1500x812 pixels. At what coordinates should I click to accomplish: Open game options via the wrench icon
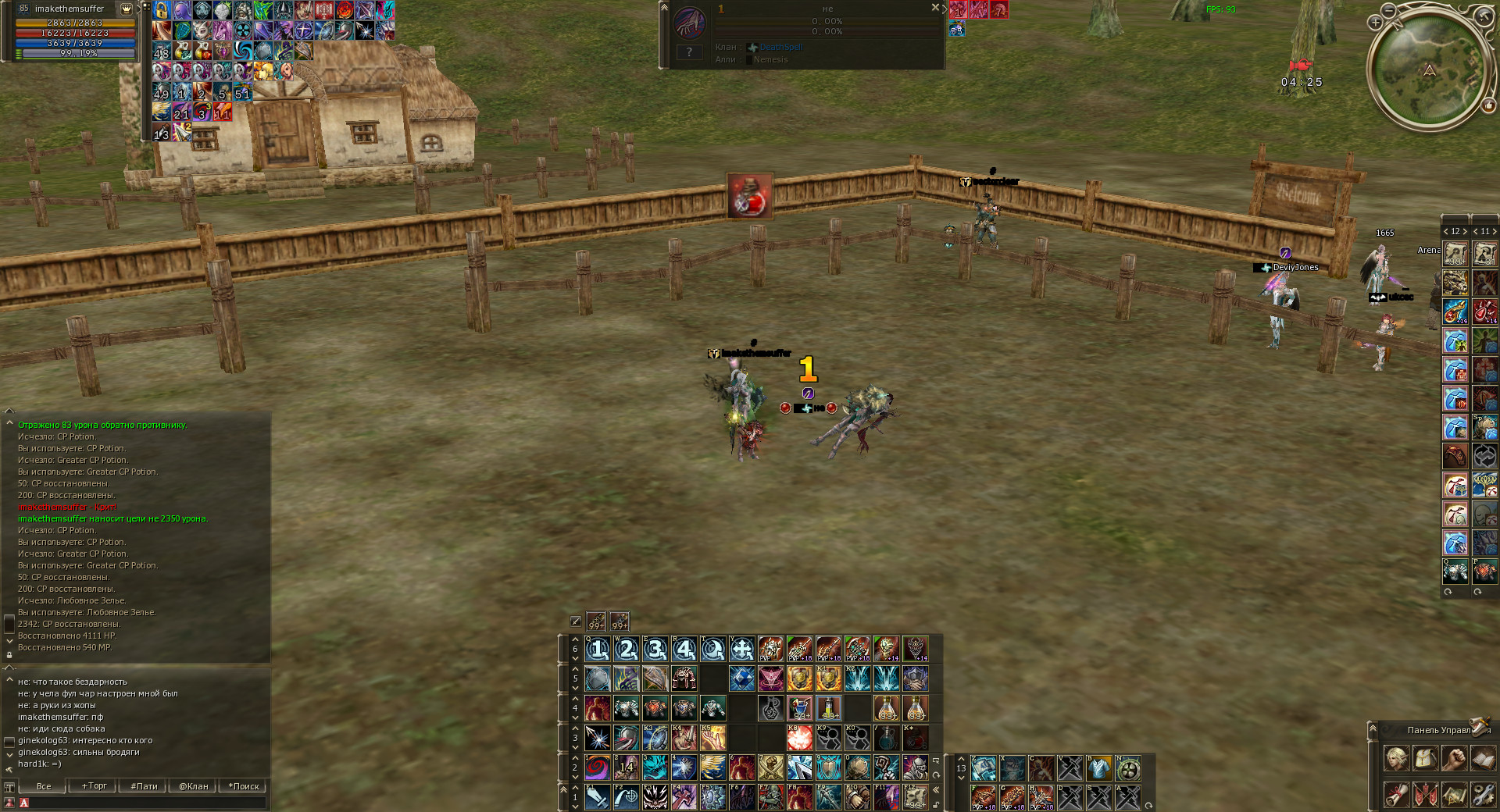tap(1483, 796)
